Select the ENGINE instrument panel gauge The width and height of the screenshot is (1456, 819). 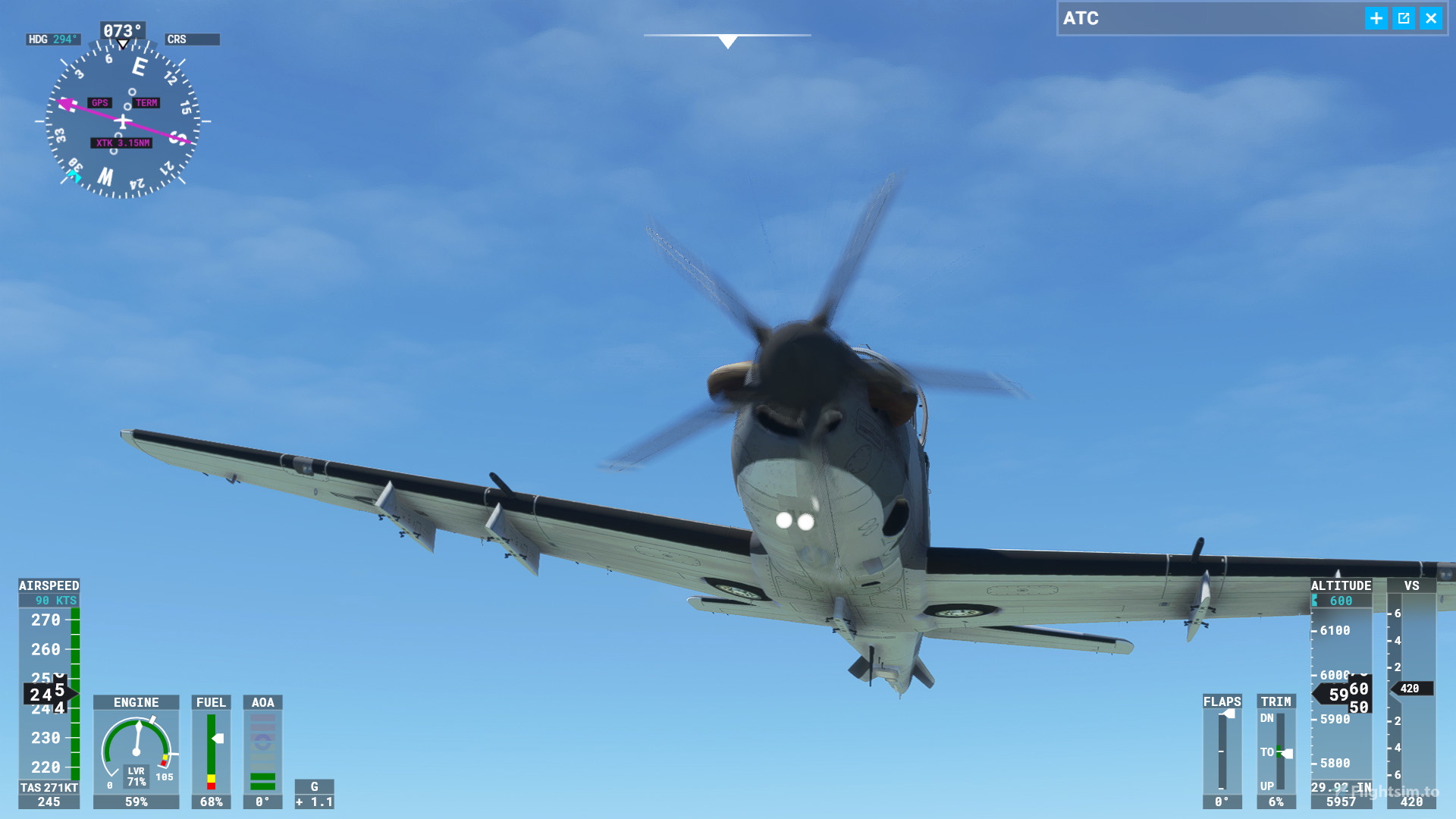(136, 702)
